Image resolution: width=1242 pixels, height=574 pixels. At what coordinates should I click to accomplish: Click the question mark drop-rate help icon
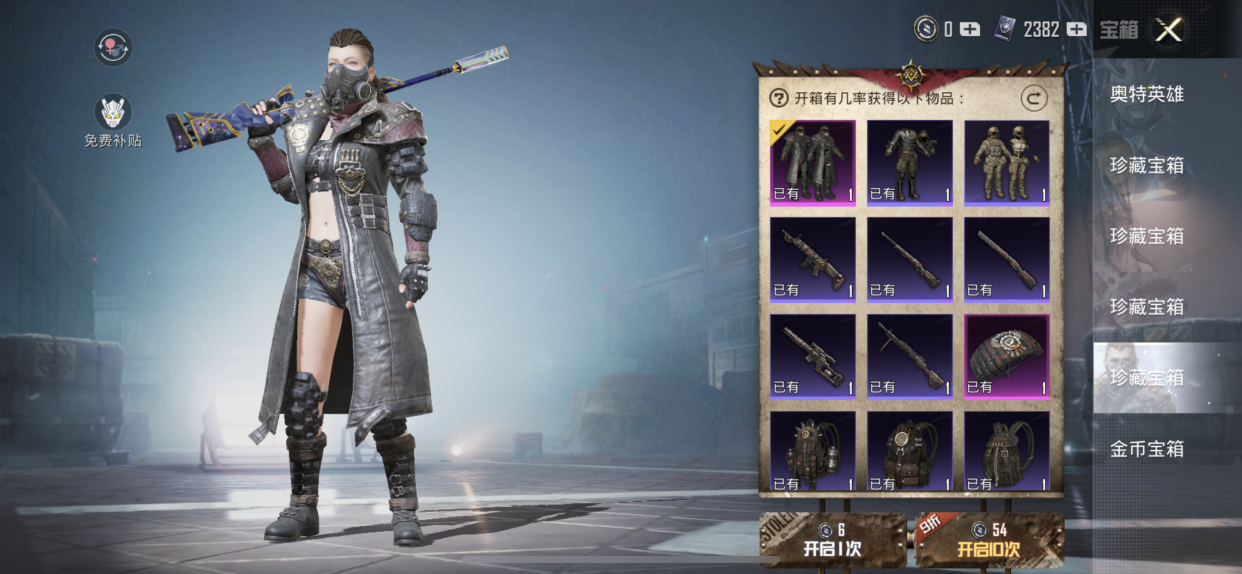(779, 98)
